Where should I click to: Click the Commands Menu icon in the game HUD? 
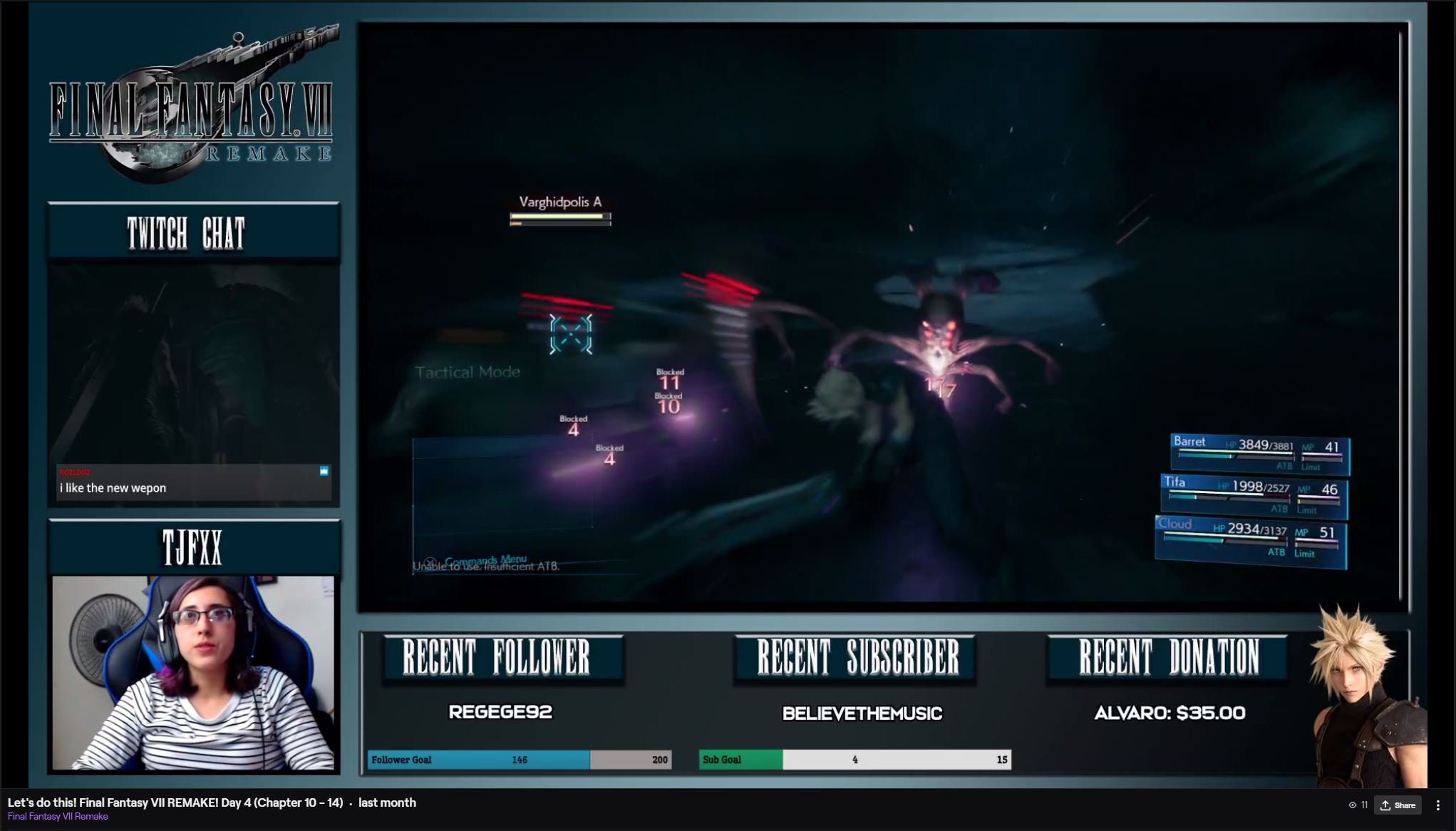[430, 560]
